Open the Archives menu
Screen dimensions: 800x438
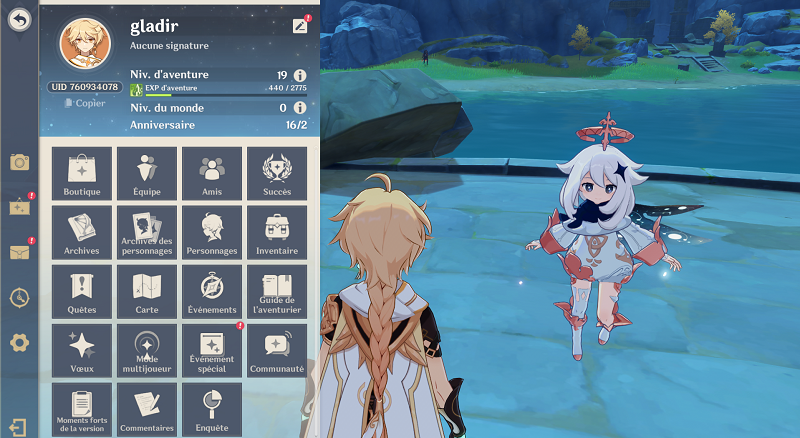click(x=82, y=232)
